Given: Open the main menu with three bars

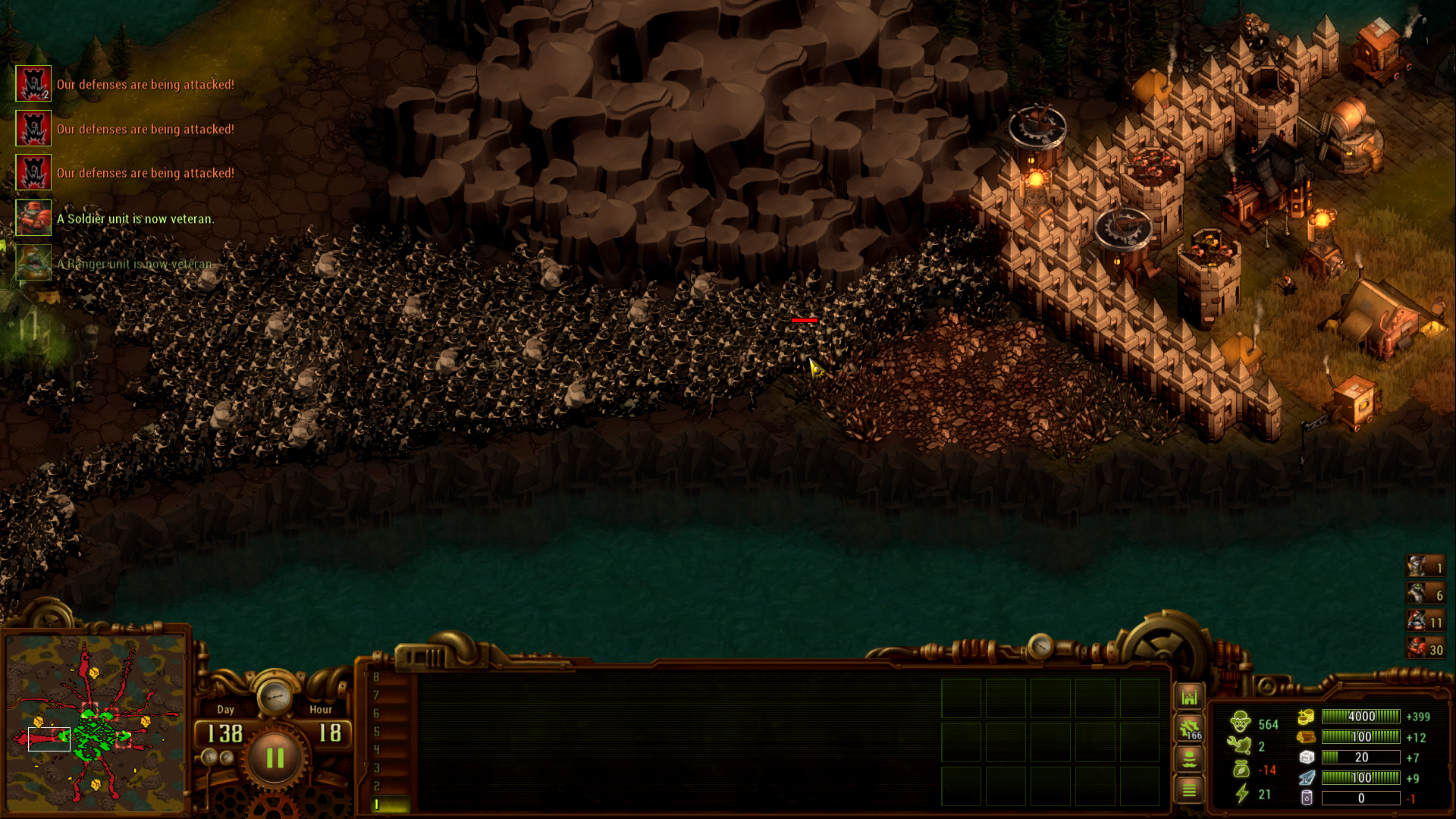Looking at the screenshot, I should (1189, 790).
